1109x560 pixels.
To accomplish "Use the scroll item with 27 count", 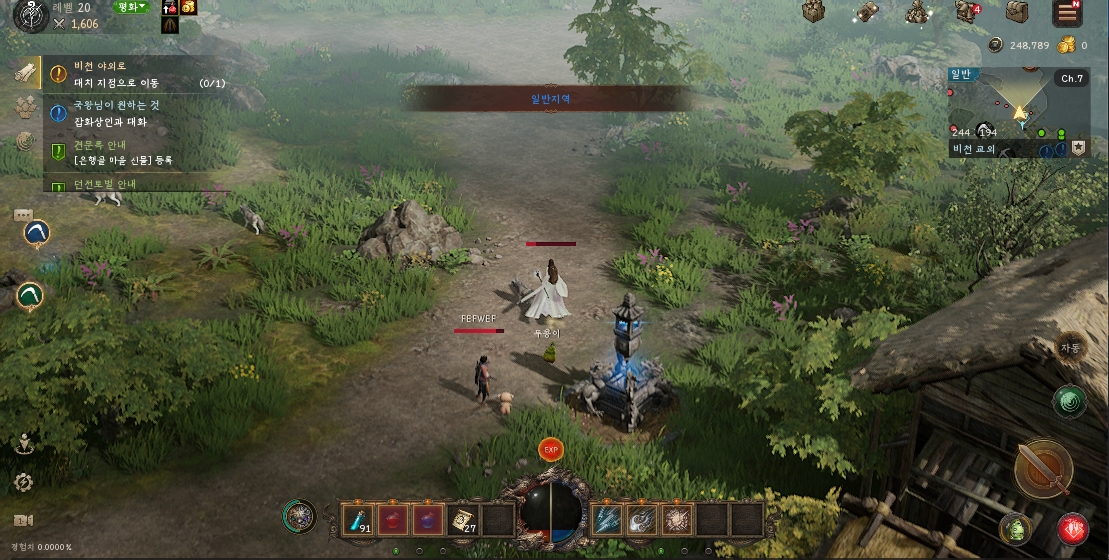I will coord(463,519).
